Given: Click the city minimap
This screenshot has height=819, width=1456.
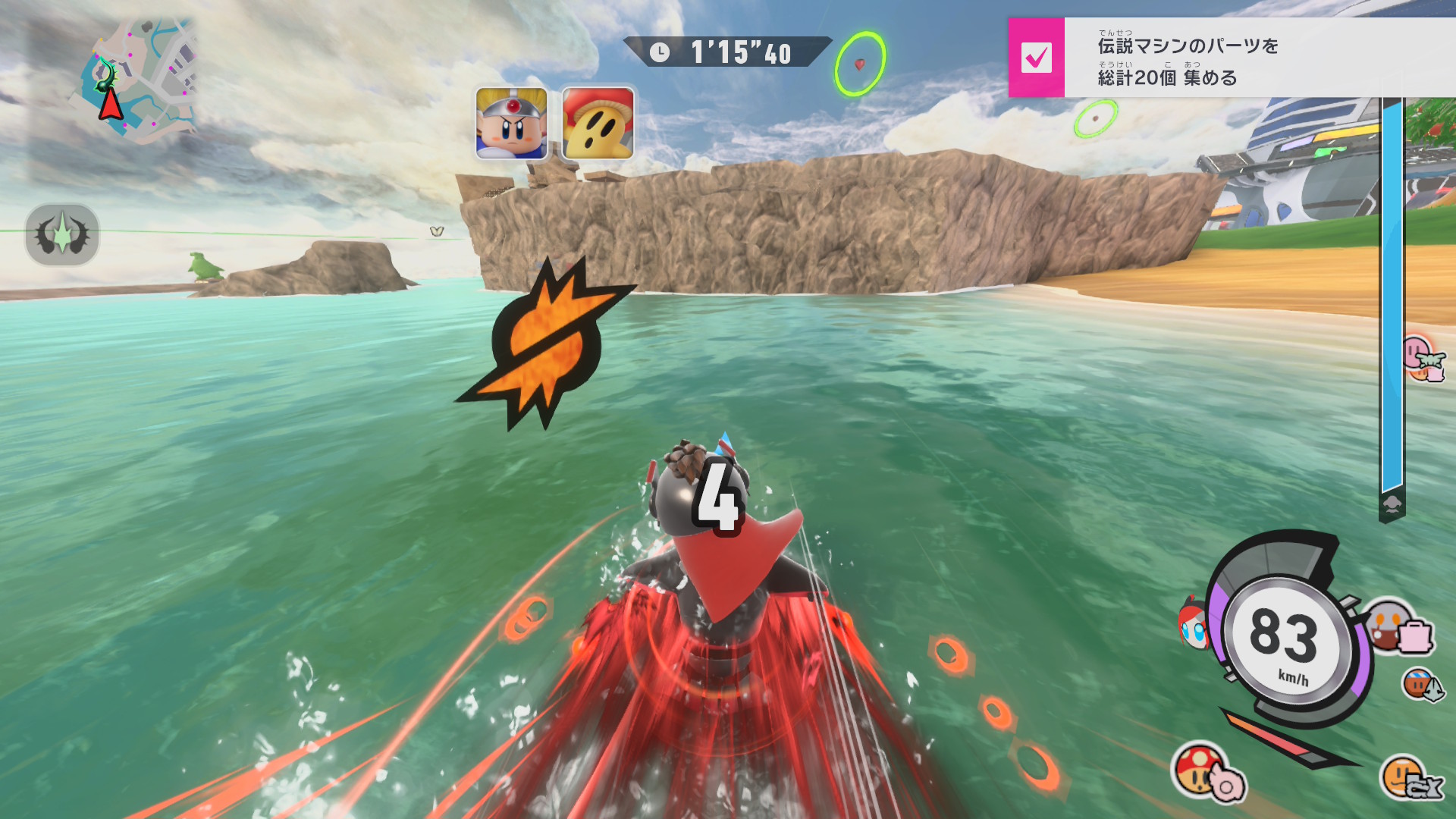Looking at the screenshot, I should [x=136, y=80].
